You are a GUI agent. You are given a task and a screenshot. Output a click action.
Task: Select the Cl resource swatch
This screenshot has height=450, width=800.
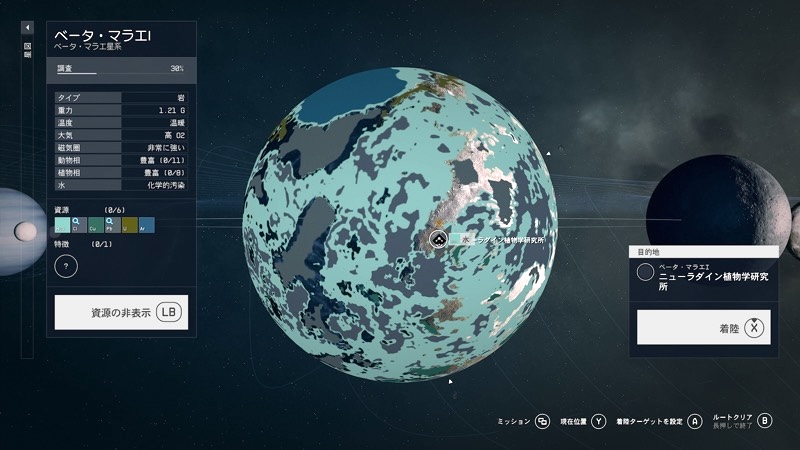point(78,224)
